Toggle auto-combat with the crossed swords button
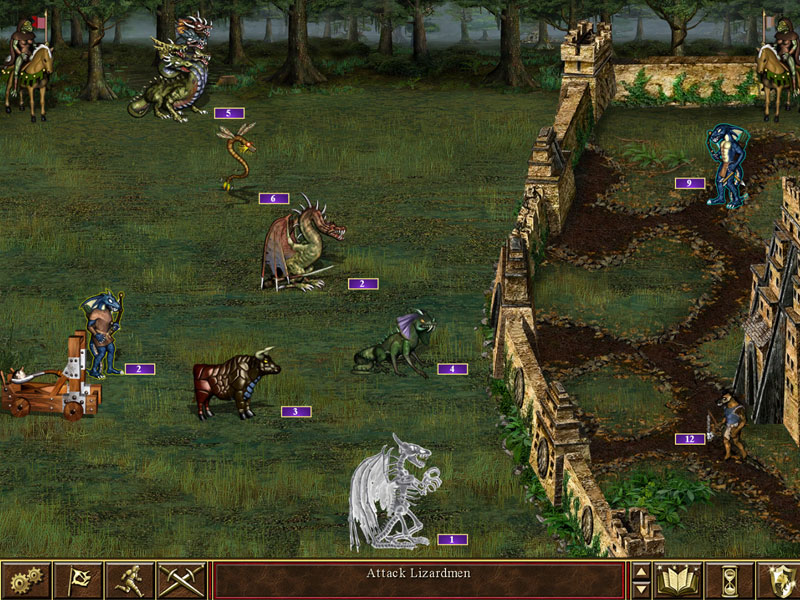 coord(182,580)
